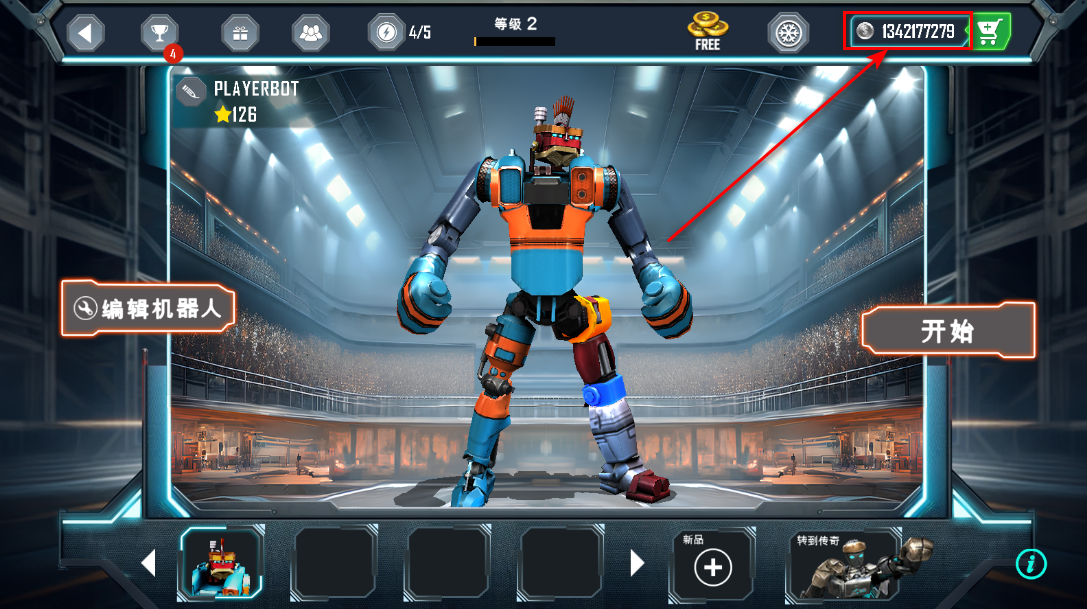Click the 开始 start button
This screenshot has width=1087, height=609.
pos(947,331)
